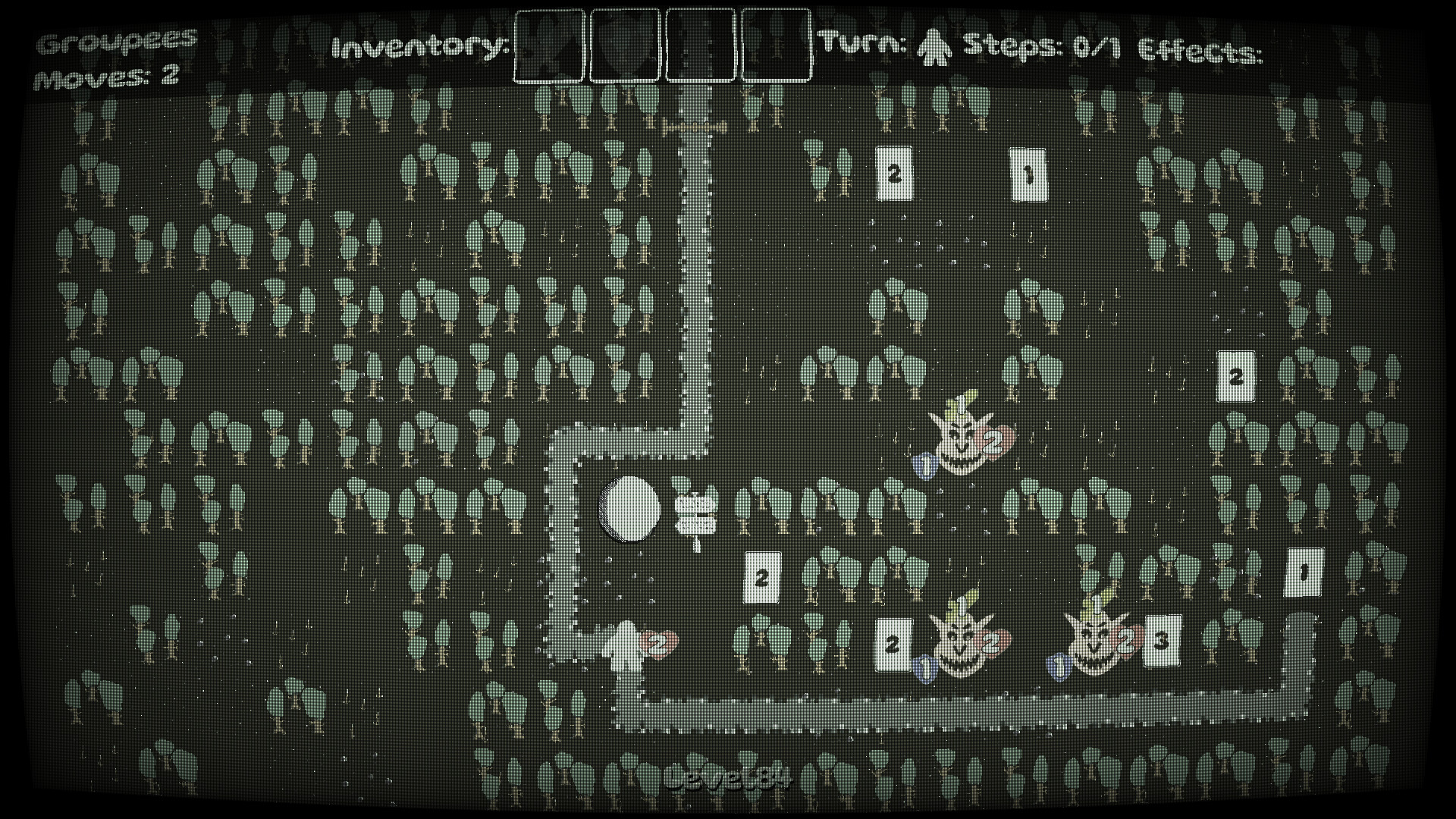Pick up the 2 card at the top of the map
This screenshot has width=1456, height=819.
tap(895, 173)
